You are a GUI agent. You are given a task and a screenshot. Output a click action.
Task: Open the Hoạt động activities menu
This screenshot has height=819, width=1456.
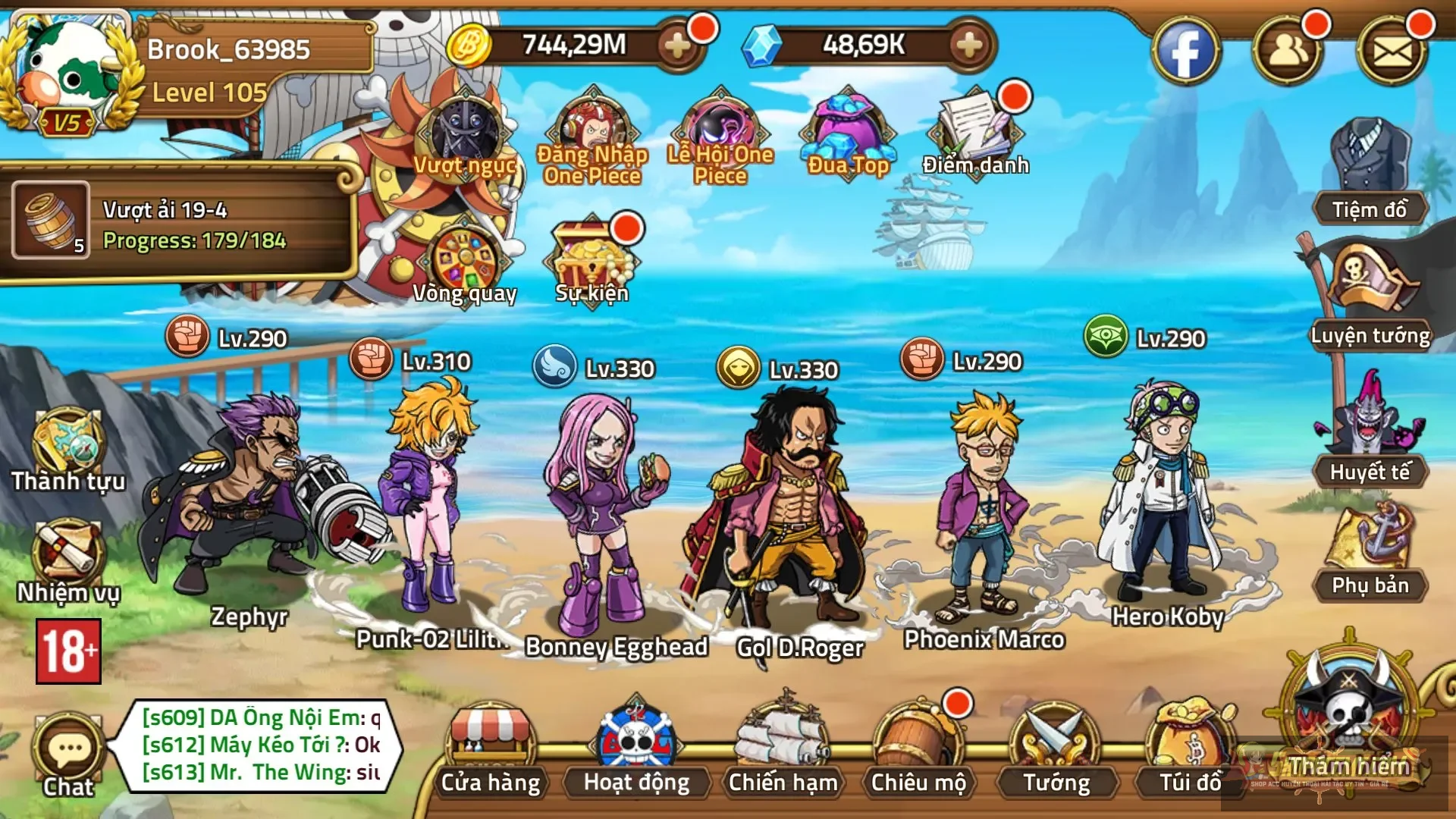[x=635, y=751]
